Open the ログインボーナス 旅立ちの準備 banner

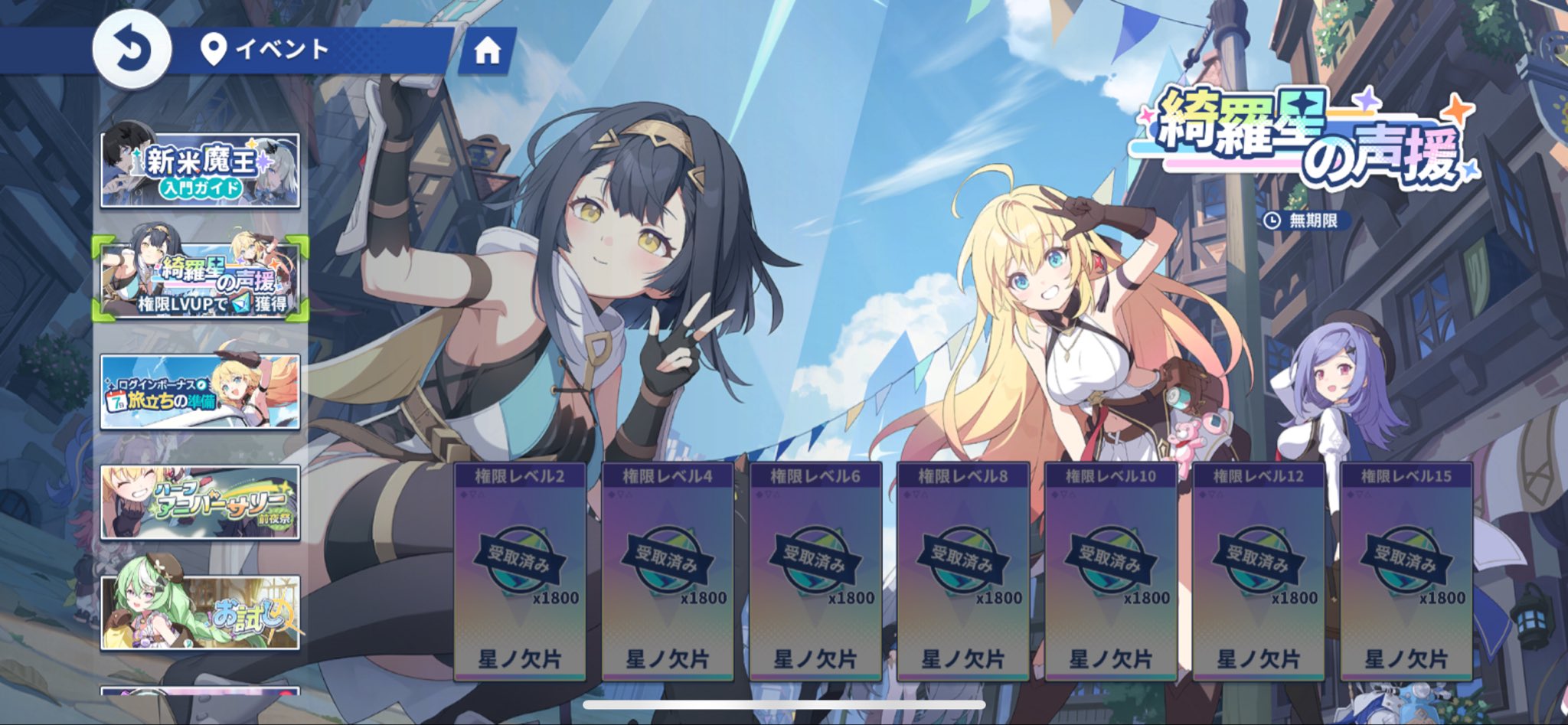click(x=200, y=391)
